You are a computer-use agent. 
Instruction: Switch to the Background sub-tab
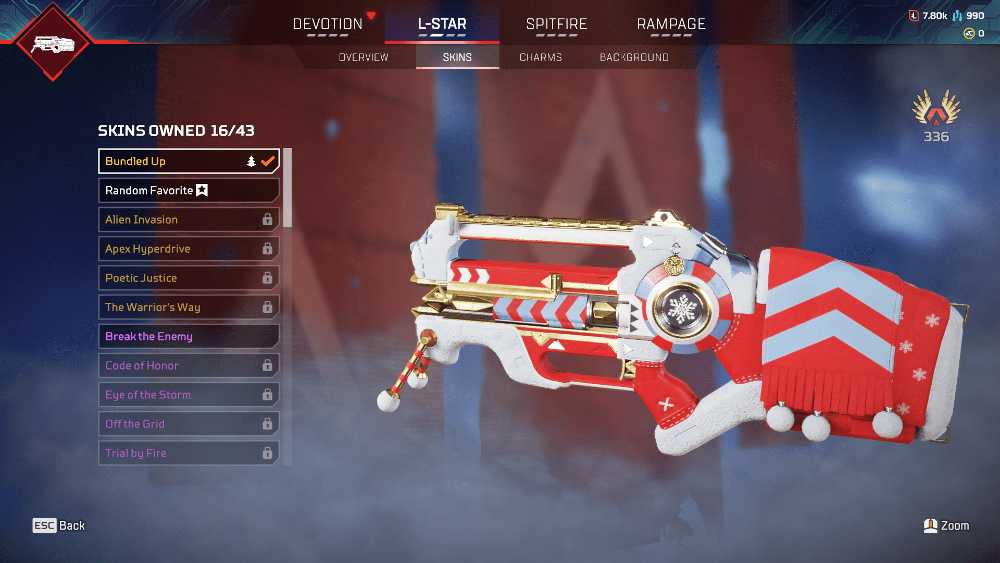click(x=634, y=57)
